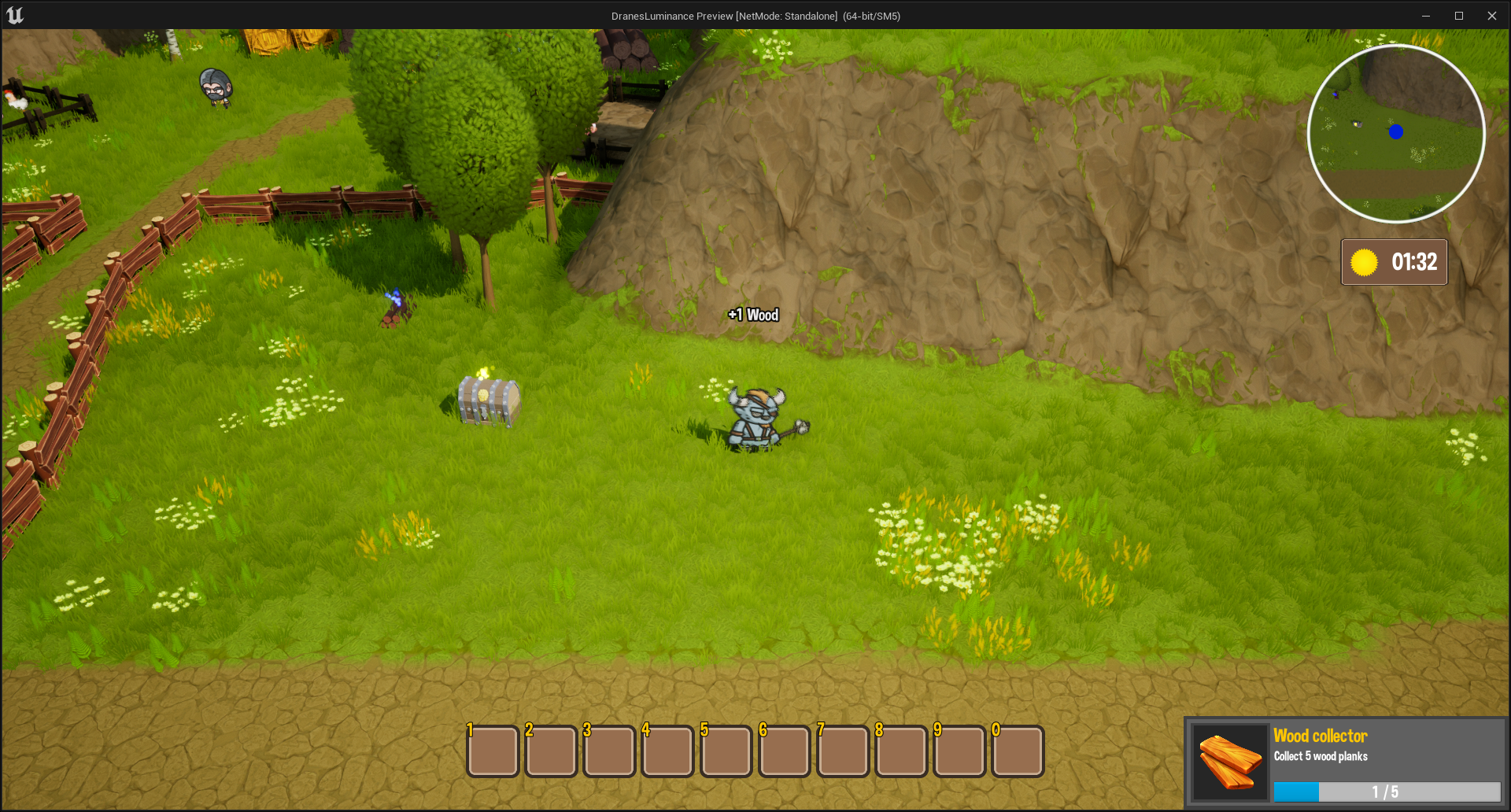Screen dimensions: 1511x812
Task: Select hotbar slot number 1
Action: point(493,751)
